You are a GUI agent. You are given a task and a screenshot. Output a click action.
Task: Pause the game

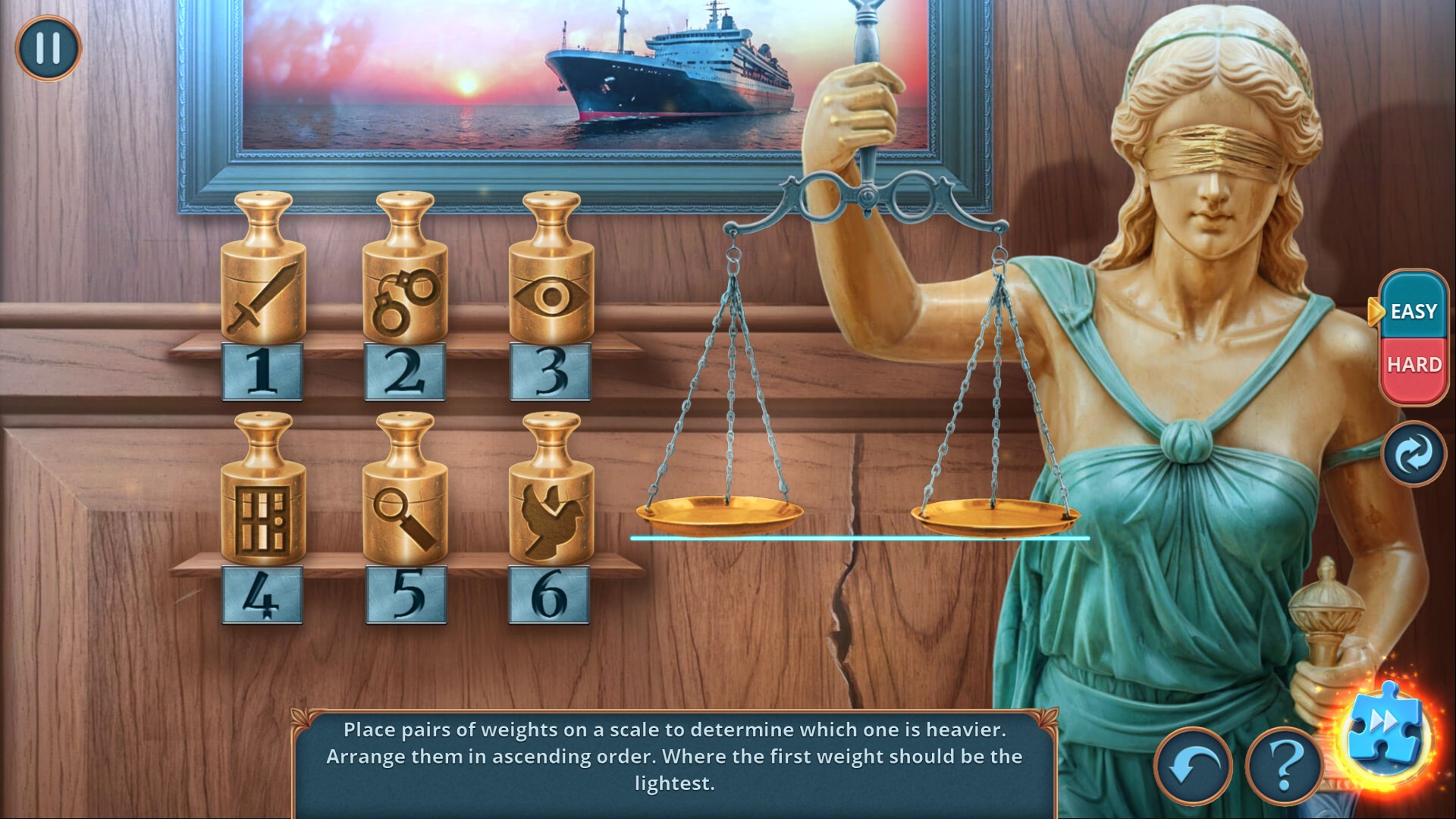click(x=48, y=48)
